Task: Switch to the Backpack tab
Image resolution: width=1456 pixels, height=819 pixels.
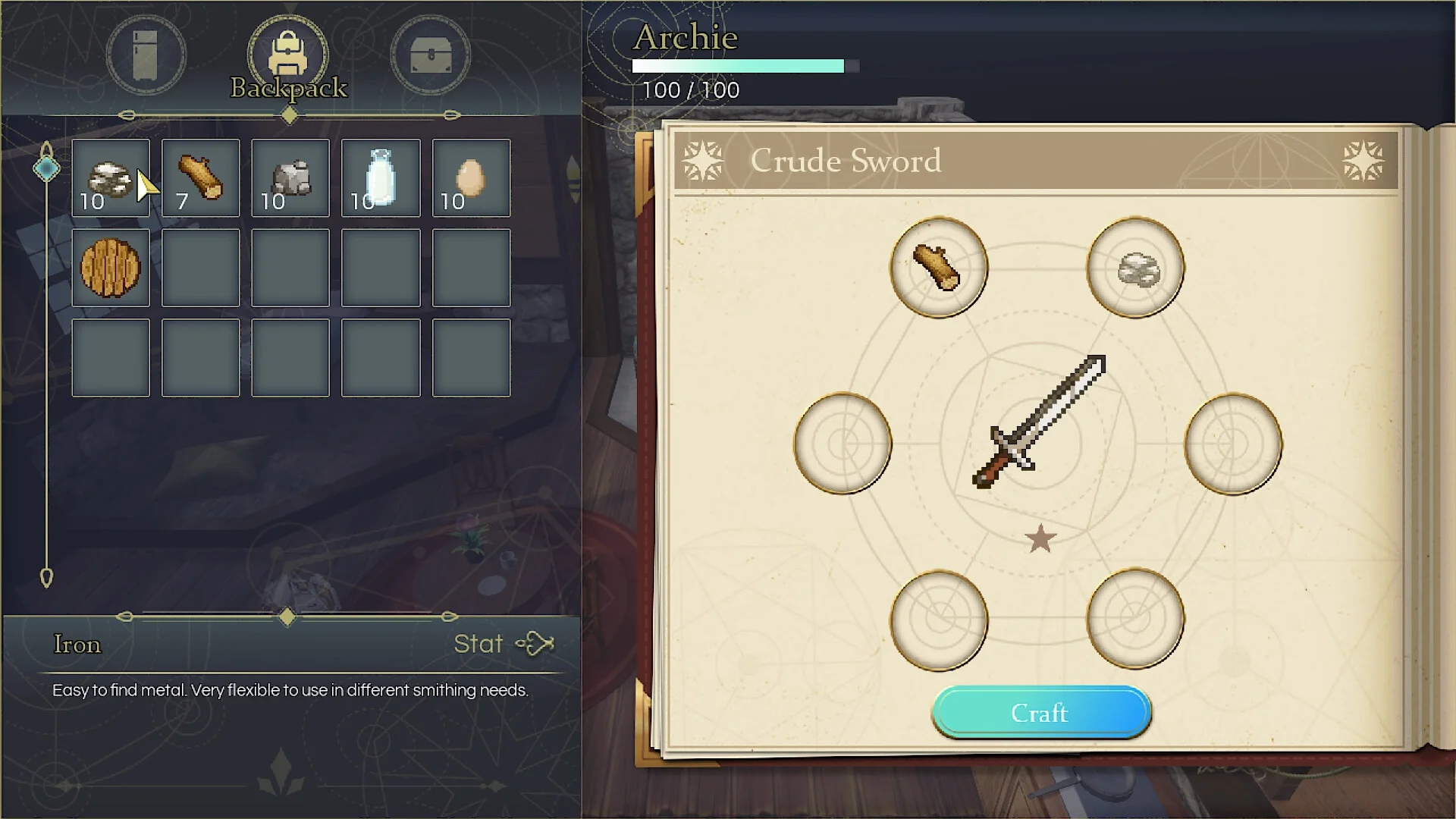Action: pyautogui.click(x=288, y=56)
